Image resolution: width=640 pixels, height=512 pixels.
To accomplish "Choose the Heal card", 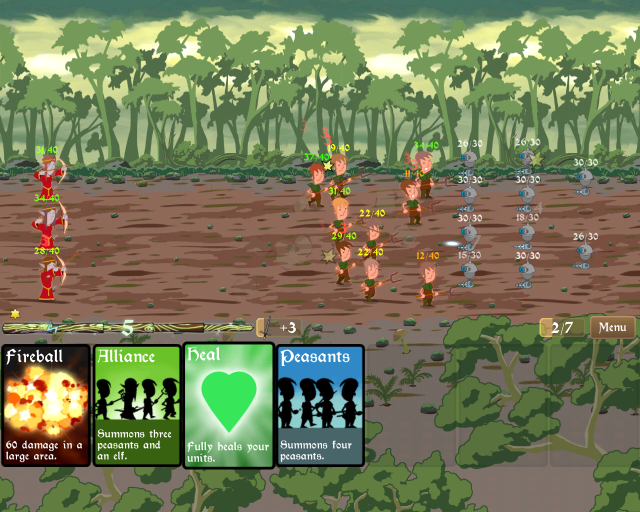I will 228,405.
